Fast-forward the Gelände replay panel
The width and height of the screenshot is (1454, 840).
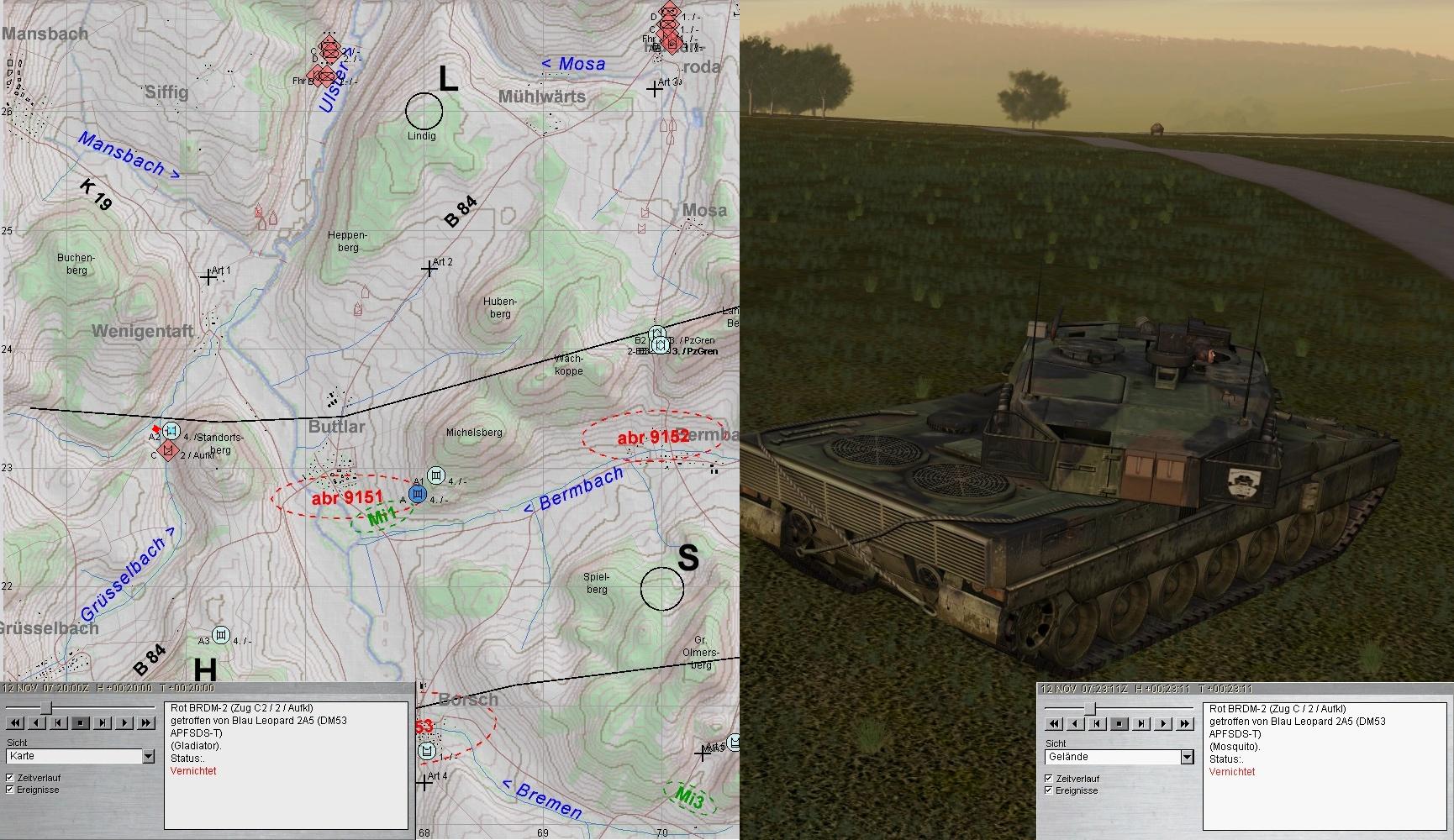[1185, 723]
